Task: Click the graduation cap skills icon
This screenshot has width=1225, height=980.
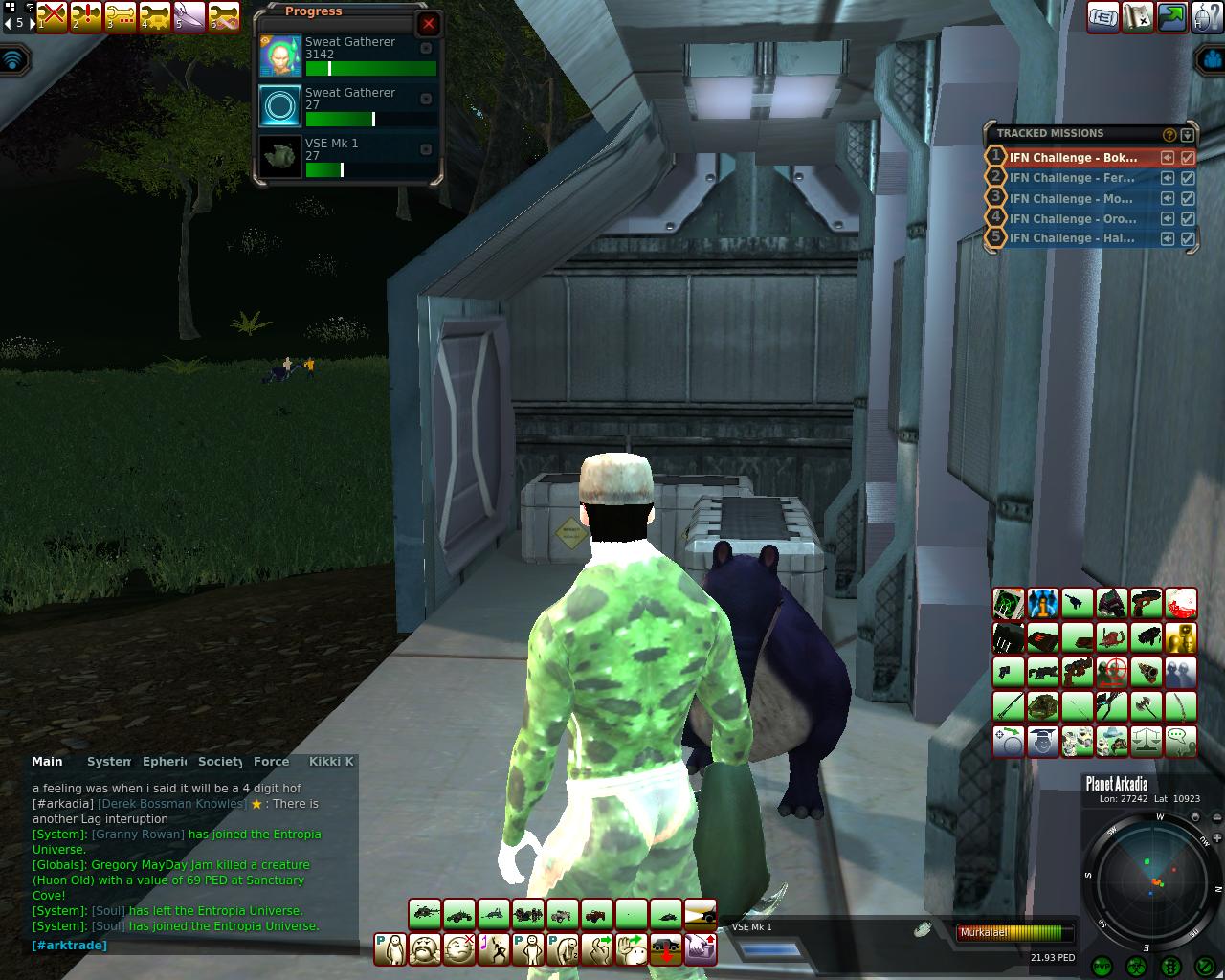Action: [x=1042, y=742]
